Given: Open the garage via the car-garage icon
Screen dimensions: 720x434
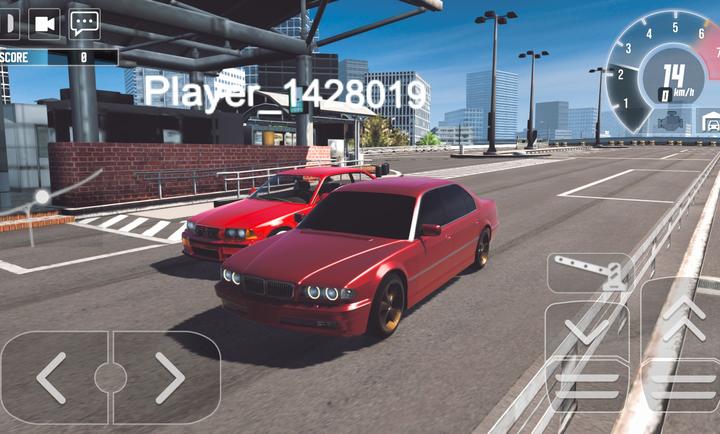Looking at the screenshot, I should [x=709, y=122].
